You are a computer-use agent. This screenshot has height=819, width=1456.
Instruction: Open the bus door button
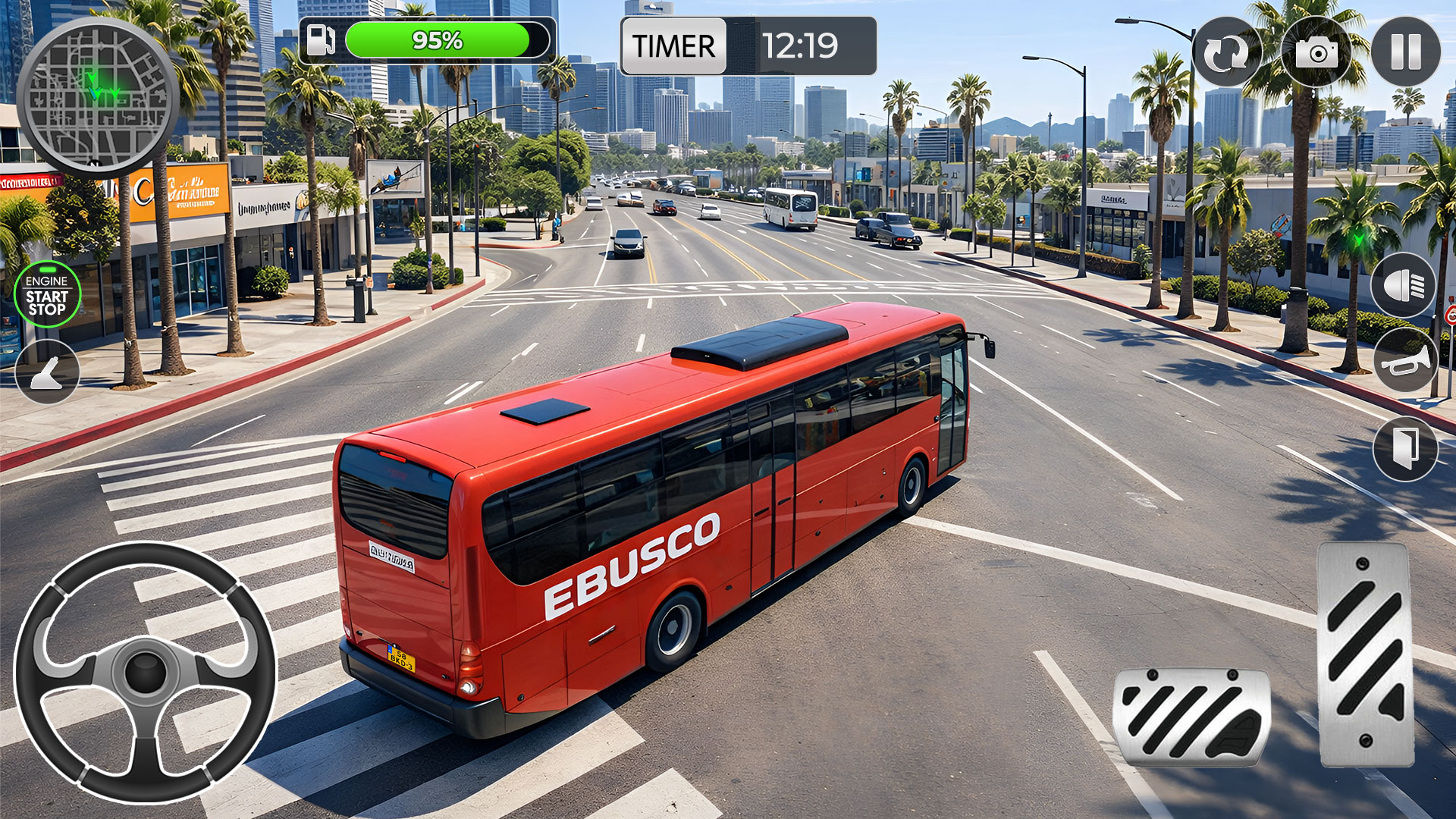(1405, 448)
